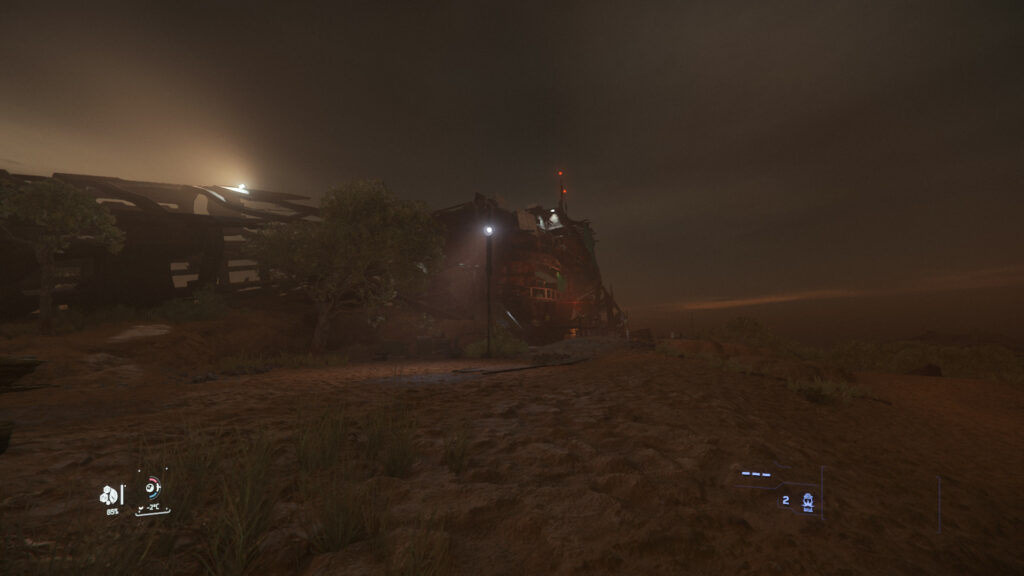
Task: Select the suit temperature gauge icon
Action: pos(152,488)
